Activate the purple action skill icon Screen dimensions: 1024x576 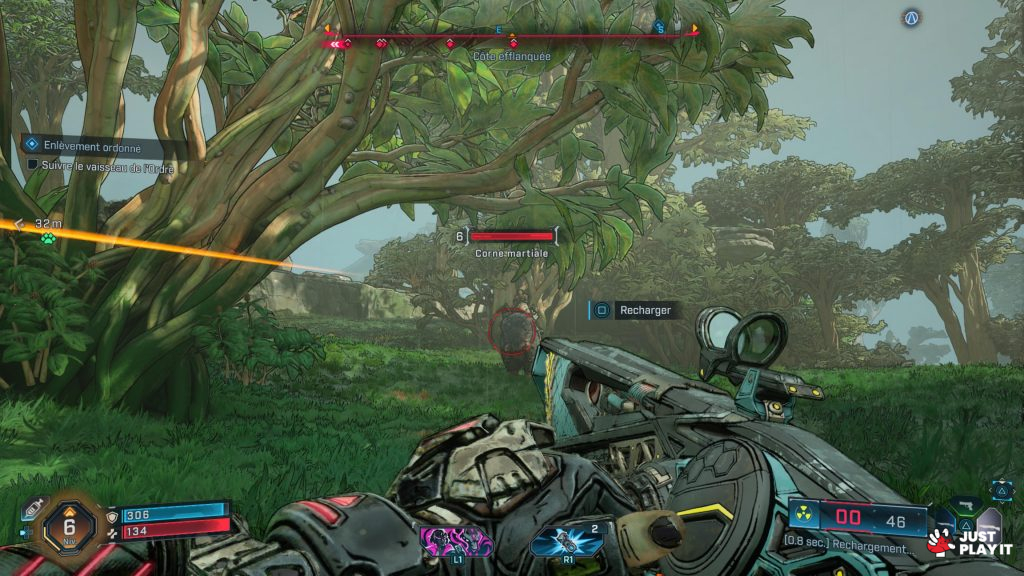click(x=457, y=542)
